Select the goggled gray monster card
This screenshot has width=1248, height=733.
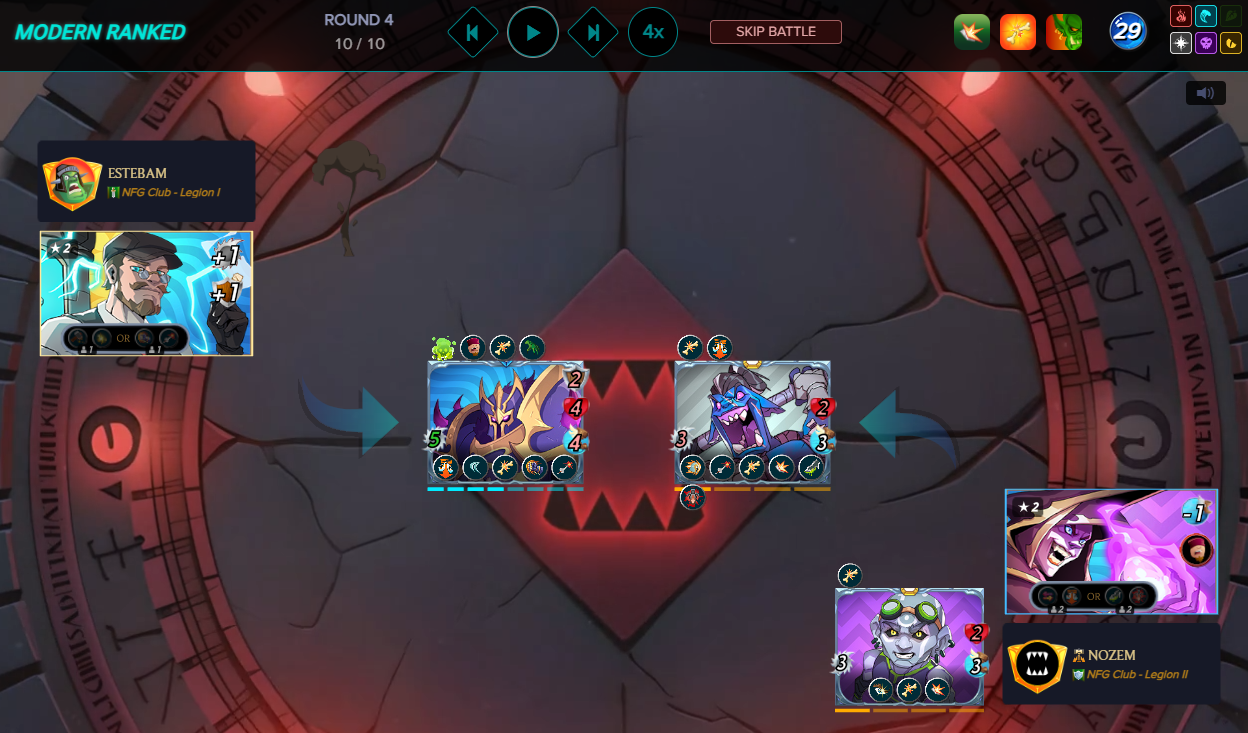pos(909,647)
